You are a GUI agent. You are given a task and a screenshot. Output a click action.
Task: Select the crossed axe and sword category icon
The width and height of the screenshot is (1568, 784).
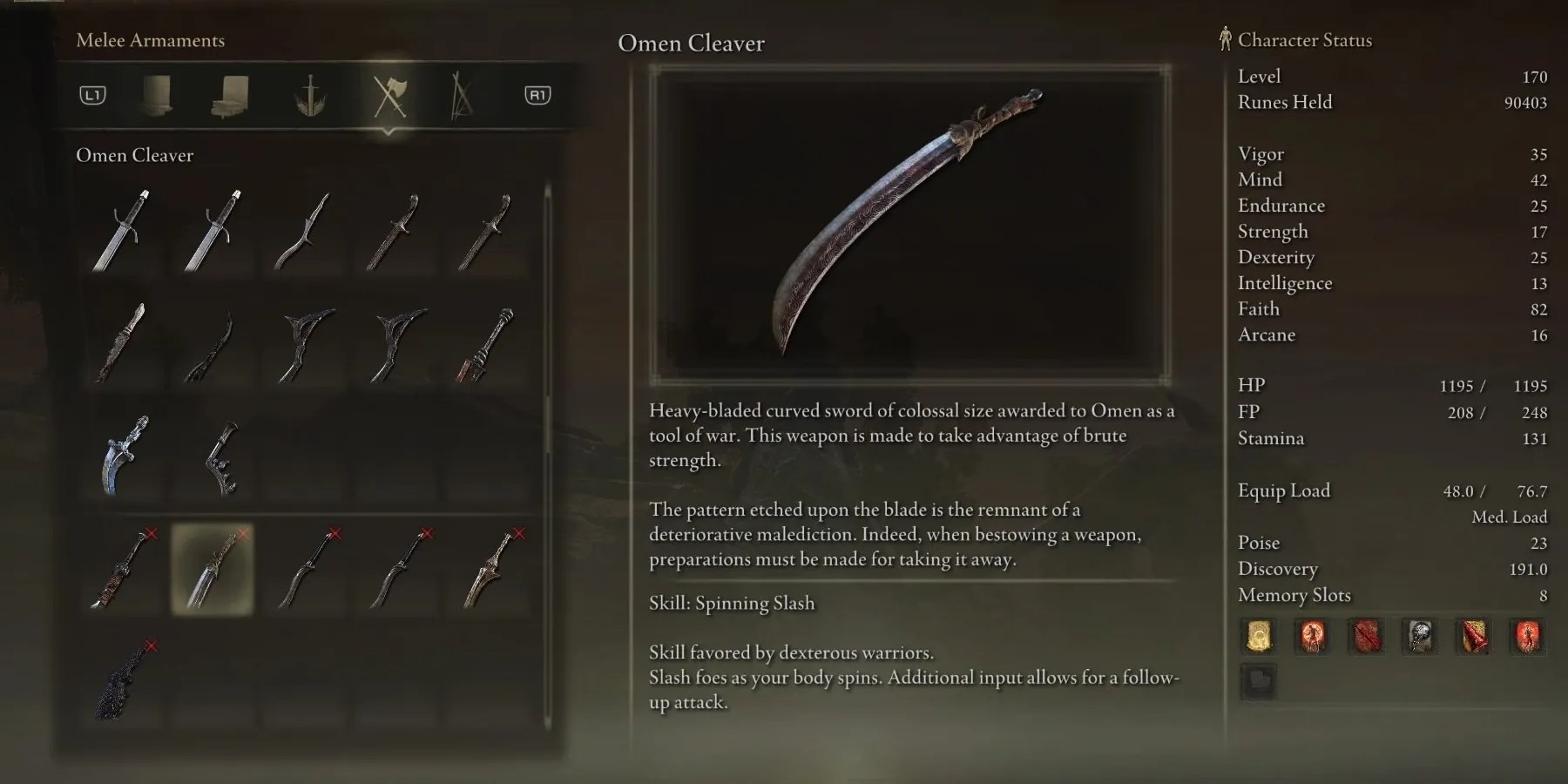389,96
